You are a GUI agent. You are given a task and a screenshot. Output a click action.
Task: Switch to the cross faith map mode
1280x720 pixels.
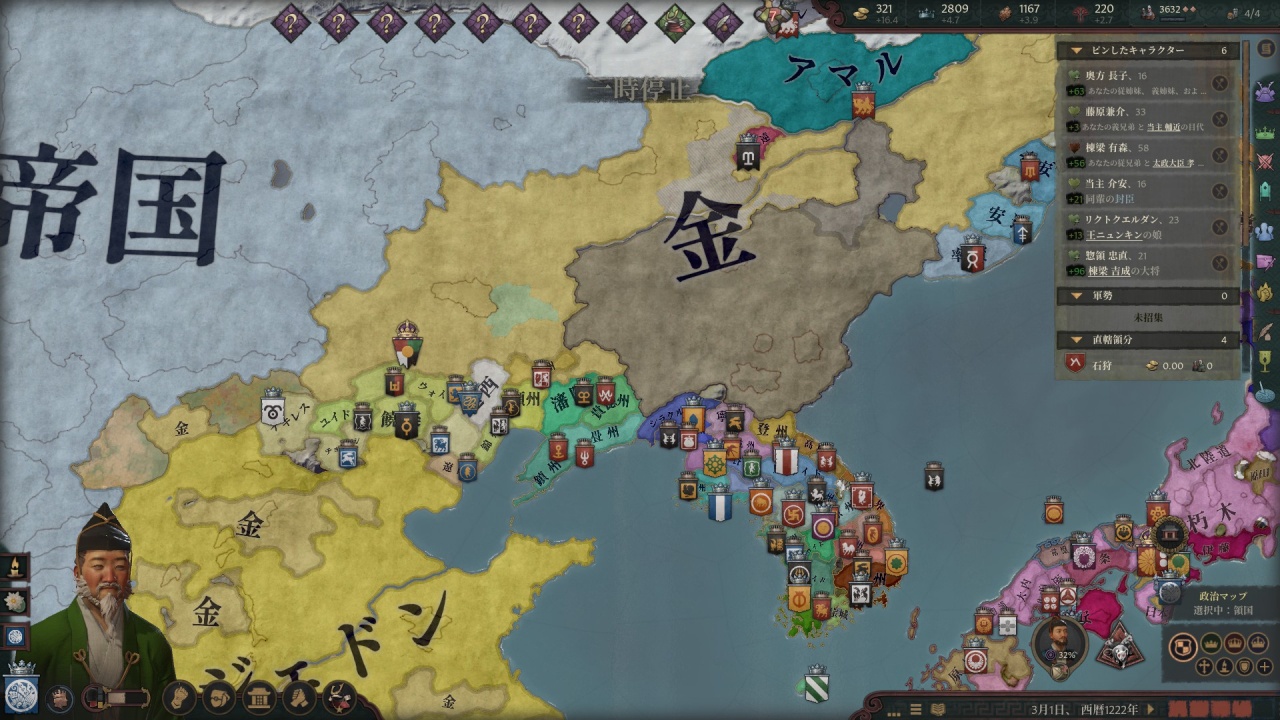click(x=1205, y=667)
